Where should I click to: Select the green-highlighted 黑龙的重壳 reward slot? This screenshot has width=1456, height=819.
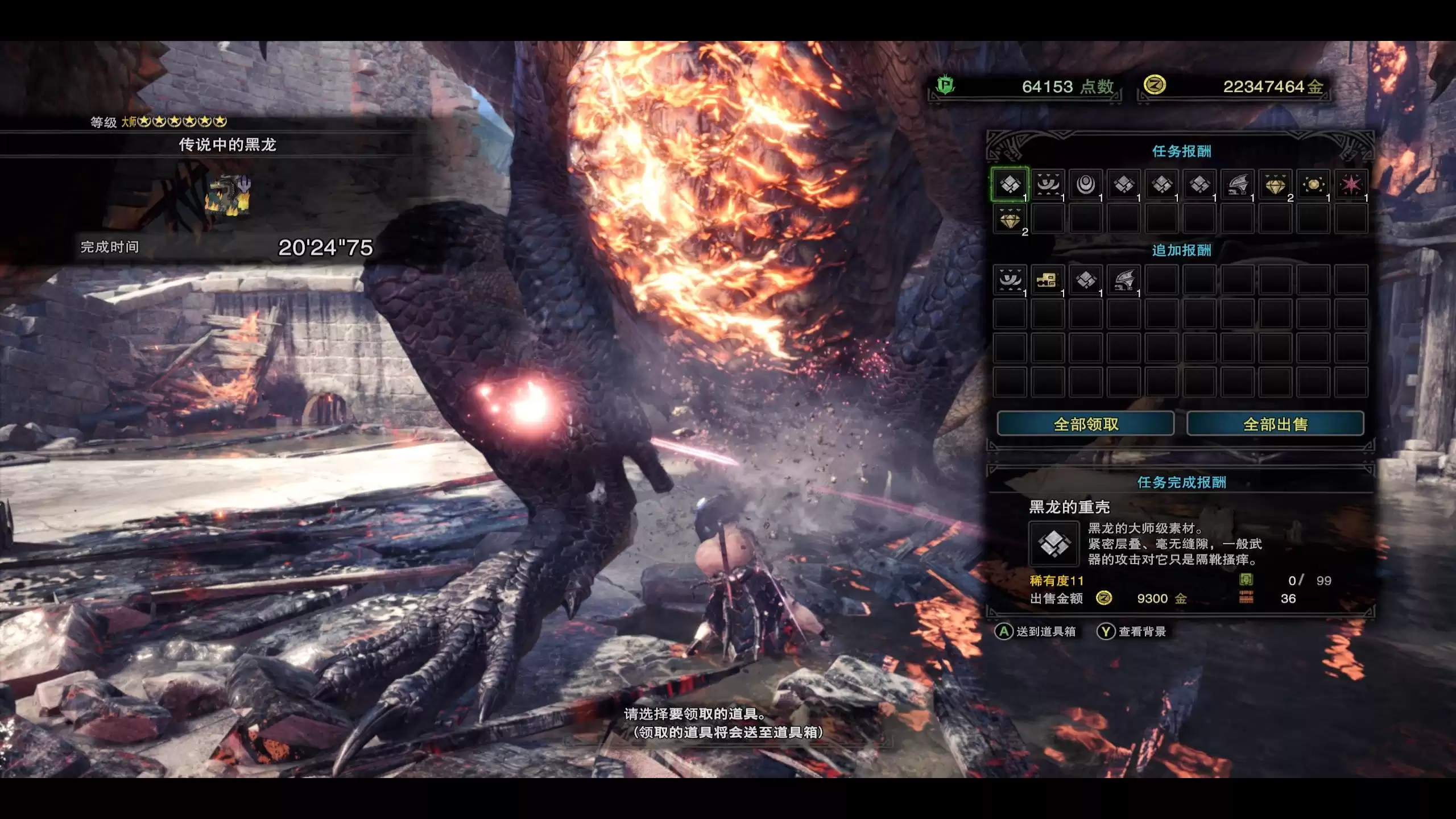[1010, 184]
